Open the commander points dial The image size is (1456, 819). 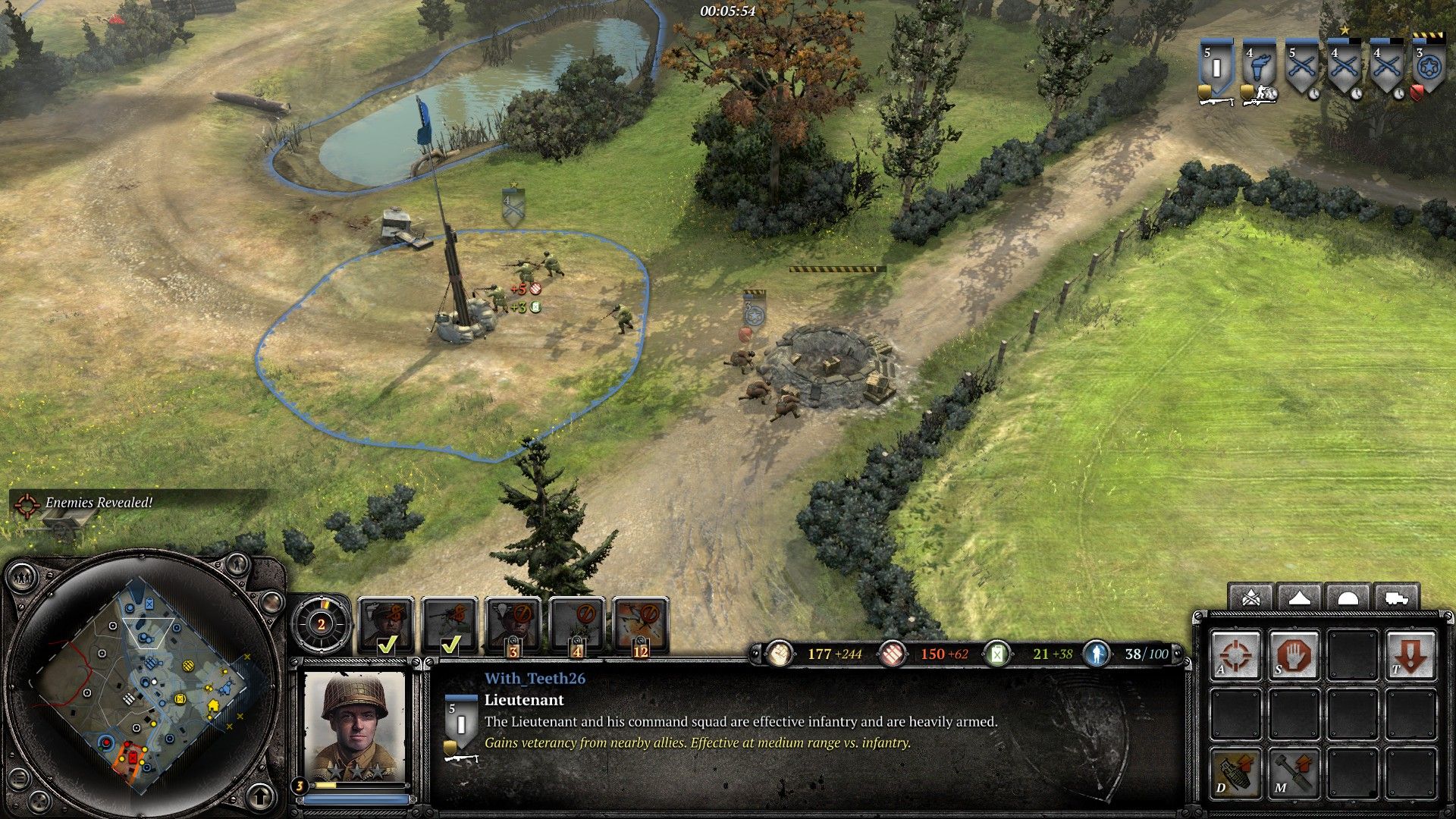pos(322,624)
